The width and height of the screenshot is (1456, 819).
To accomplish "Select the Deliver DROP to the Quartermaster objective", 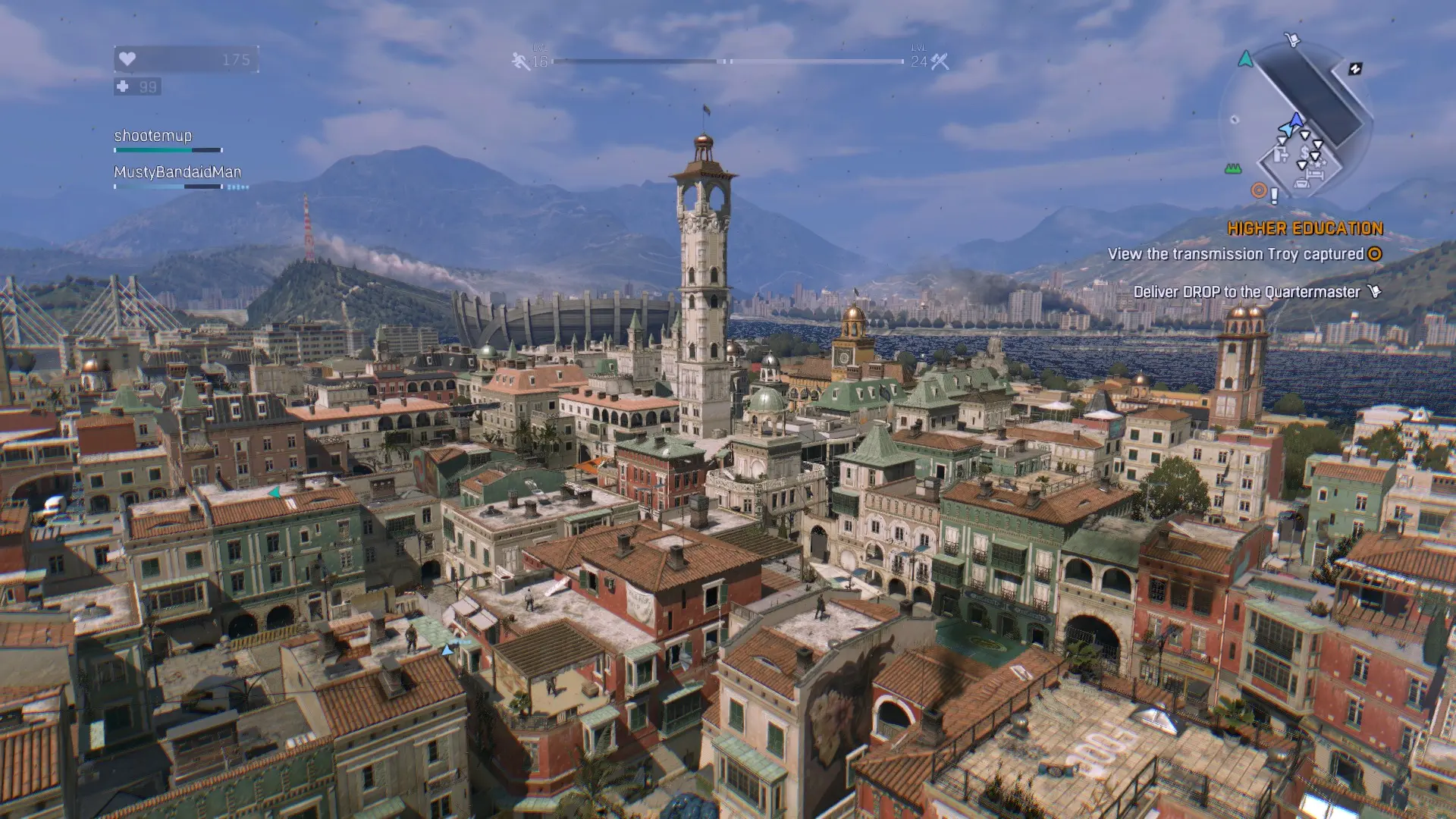I will click(1247, 292).
